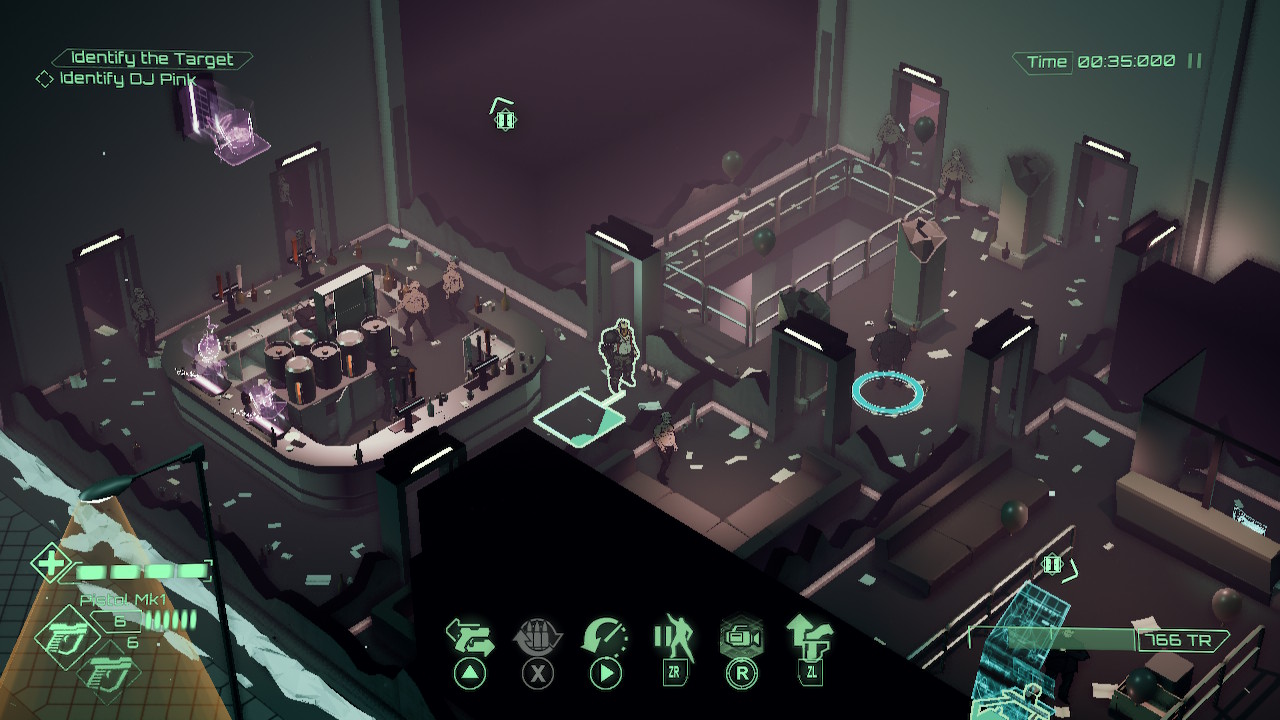The width and height of the screenshot is (1280, 720).
Task: Click the medkit plus icon
Action: coord(48,562)
